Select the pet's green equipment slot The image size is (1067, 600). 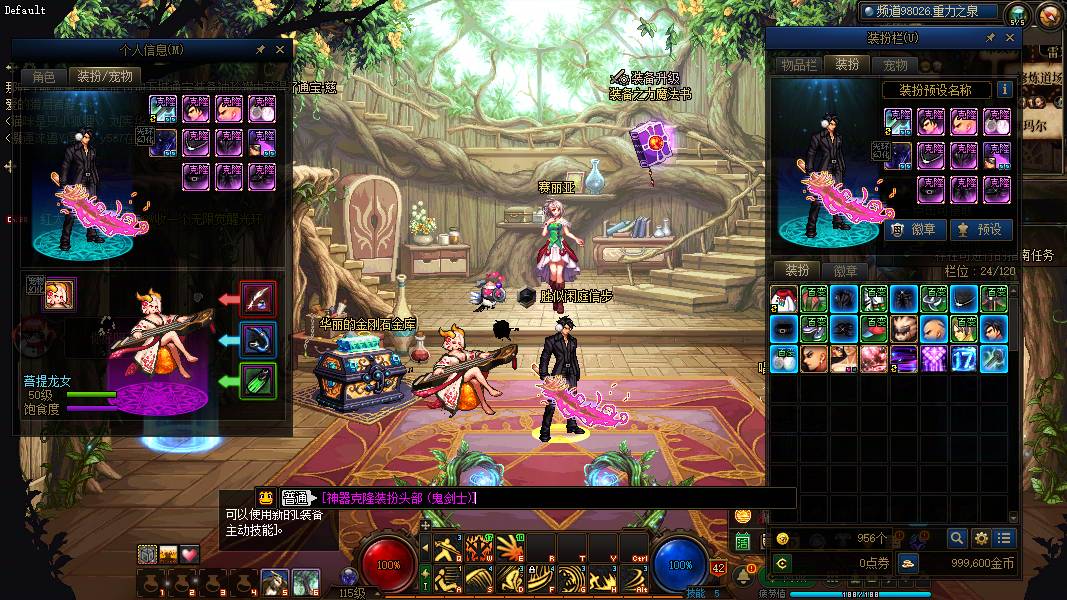[x=259, y=382]
